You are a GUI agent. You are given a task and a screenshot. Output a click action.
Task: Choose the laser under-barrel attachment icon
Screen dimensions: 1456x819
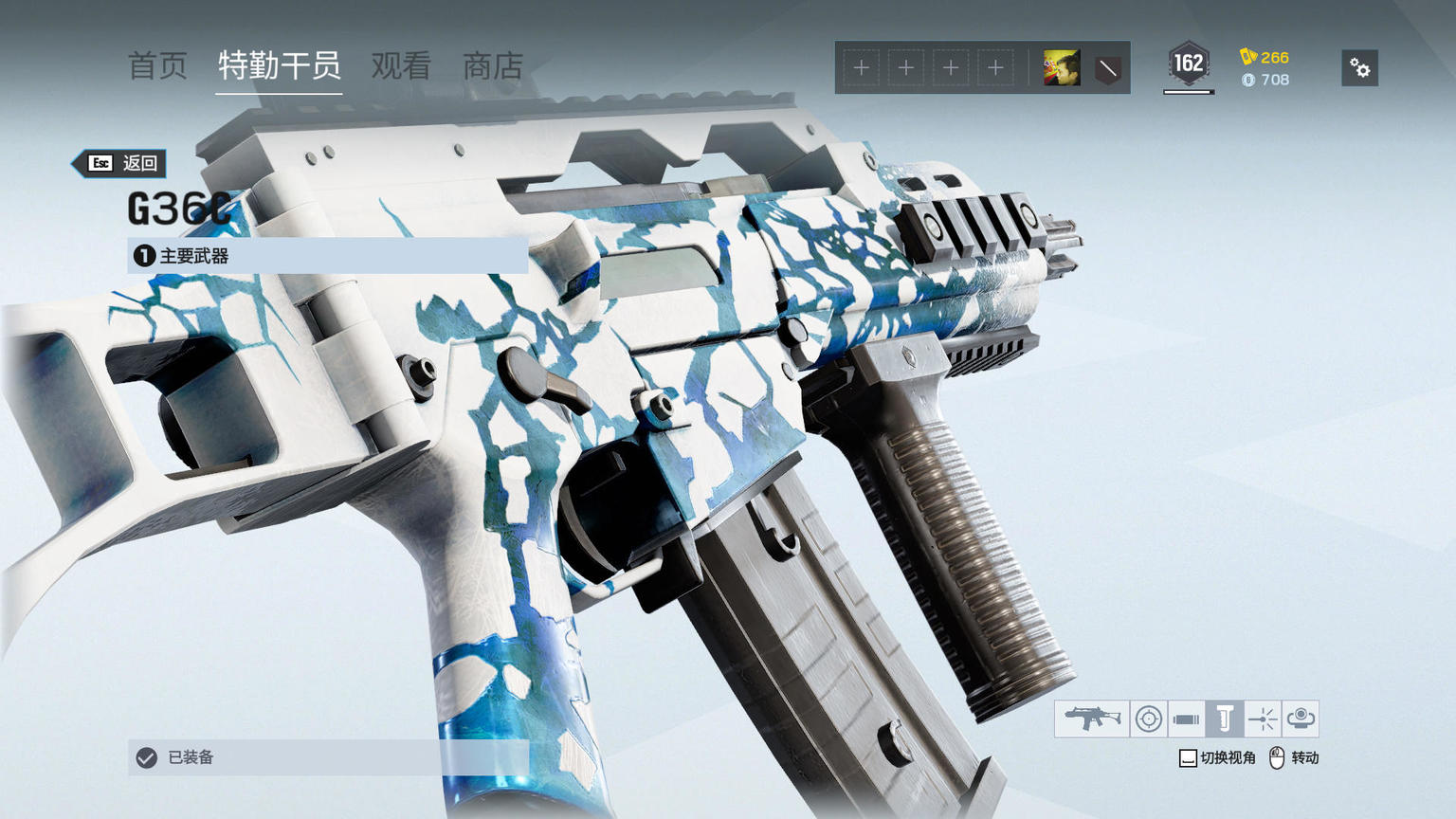1263,719
